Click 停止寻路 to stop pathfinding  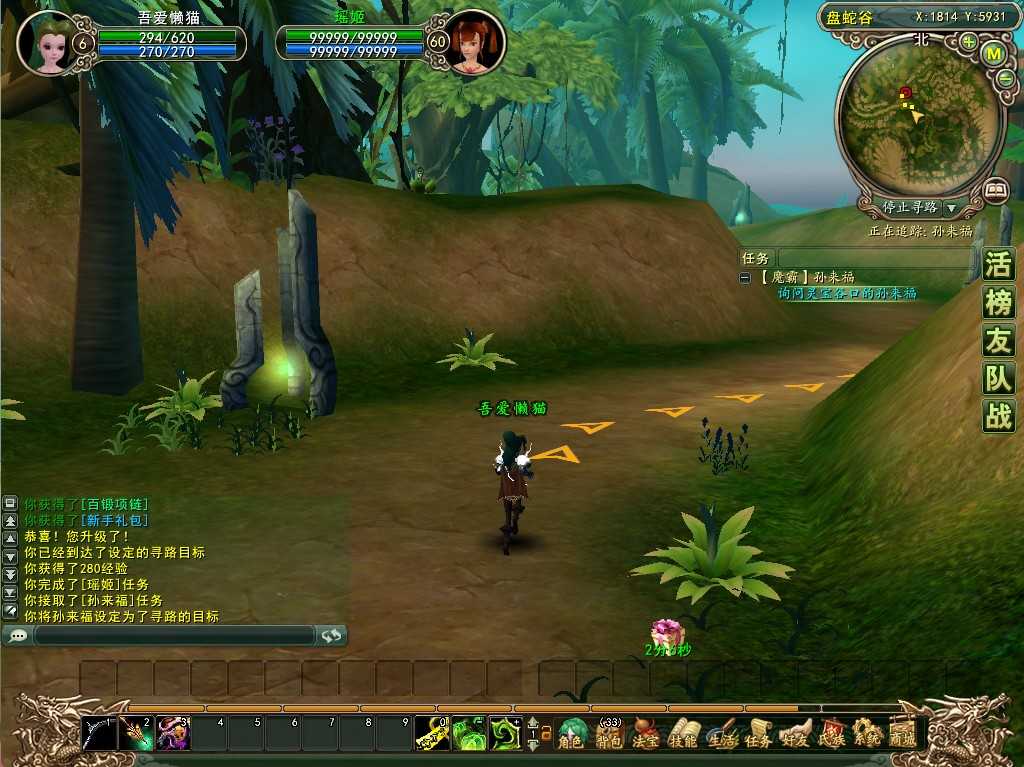click(x=910, y=208)
